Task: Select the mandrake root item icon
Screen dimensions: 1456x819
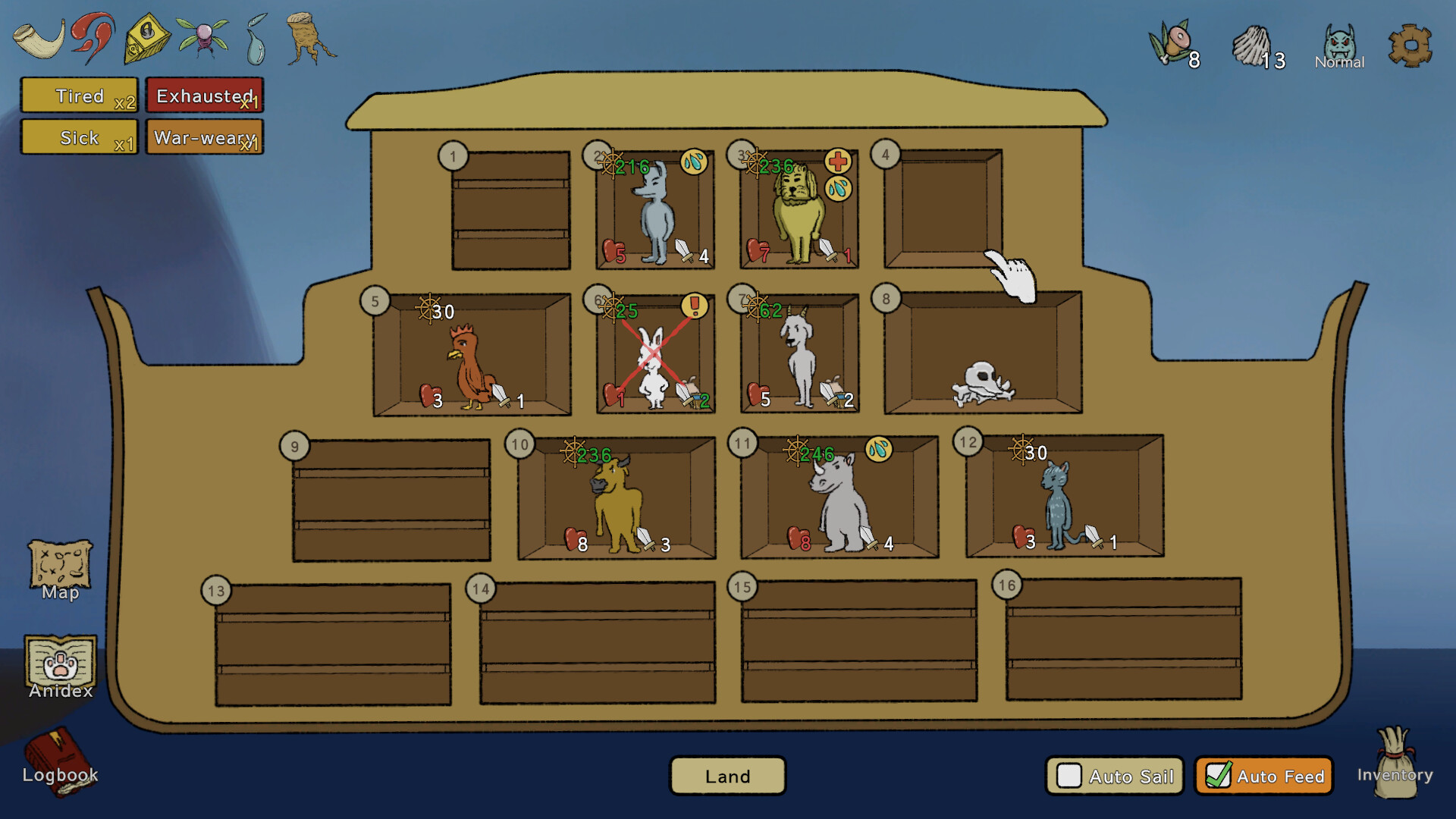Action: click(x=309, y=39)
